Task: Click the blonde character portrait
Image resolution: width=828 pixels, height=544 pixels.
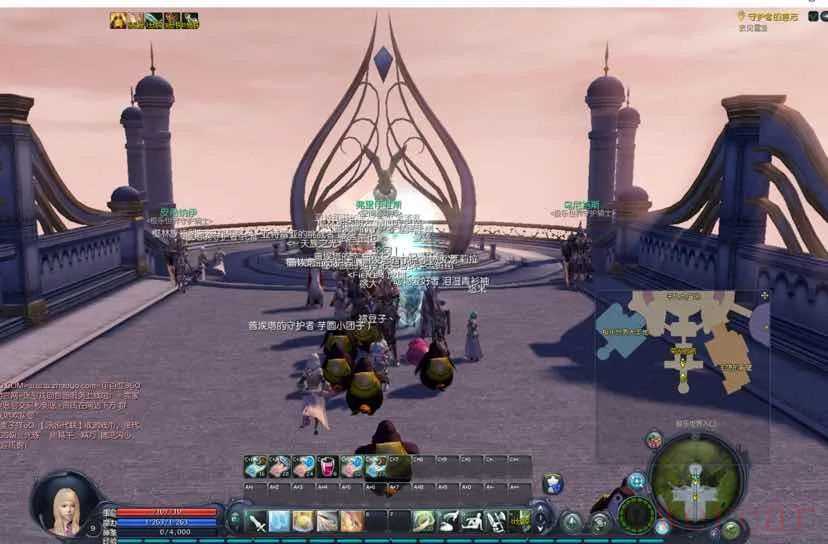Action: [x=67, y=504]
